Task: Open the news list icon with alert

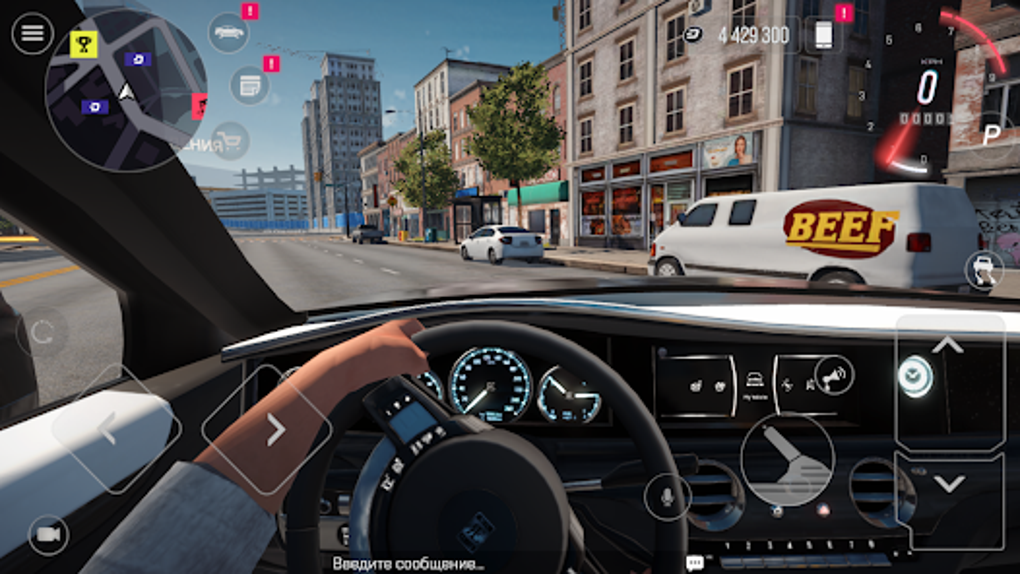Action: [x=249, y=85]
